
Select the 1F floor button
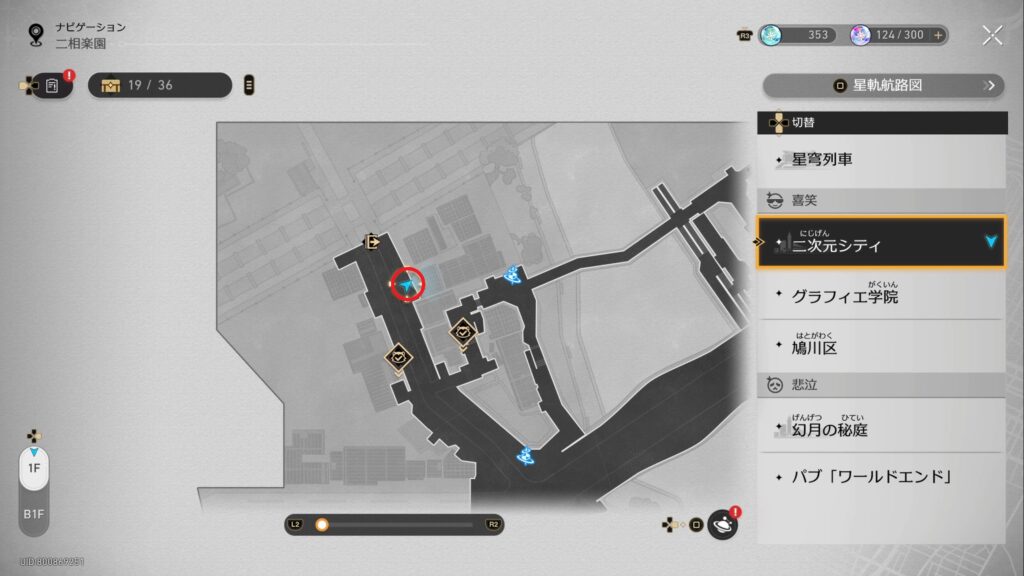34,468
